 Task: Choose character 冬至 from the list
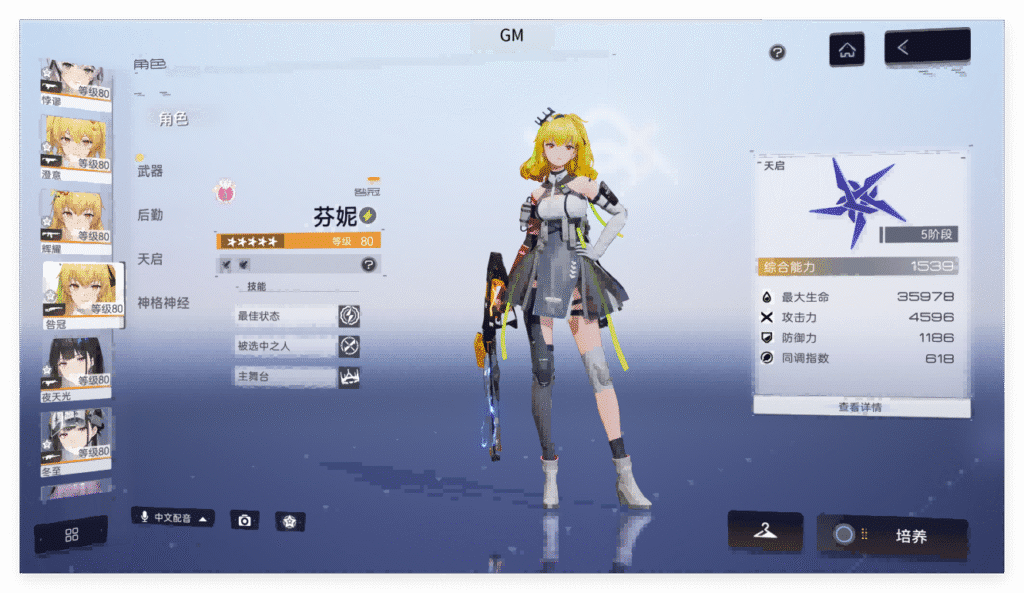click(x=75, y=441)
